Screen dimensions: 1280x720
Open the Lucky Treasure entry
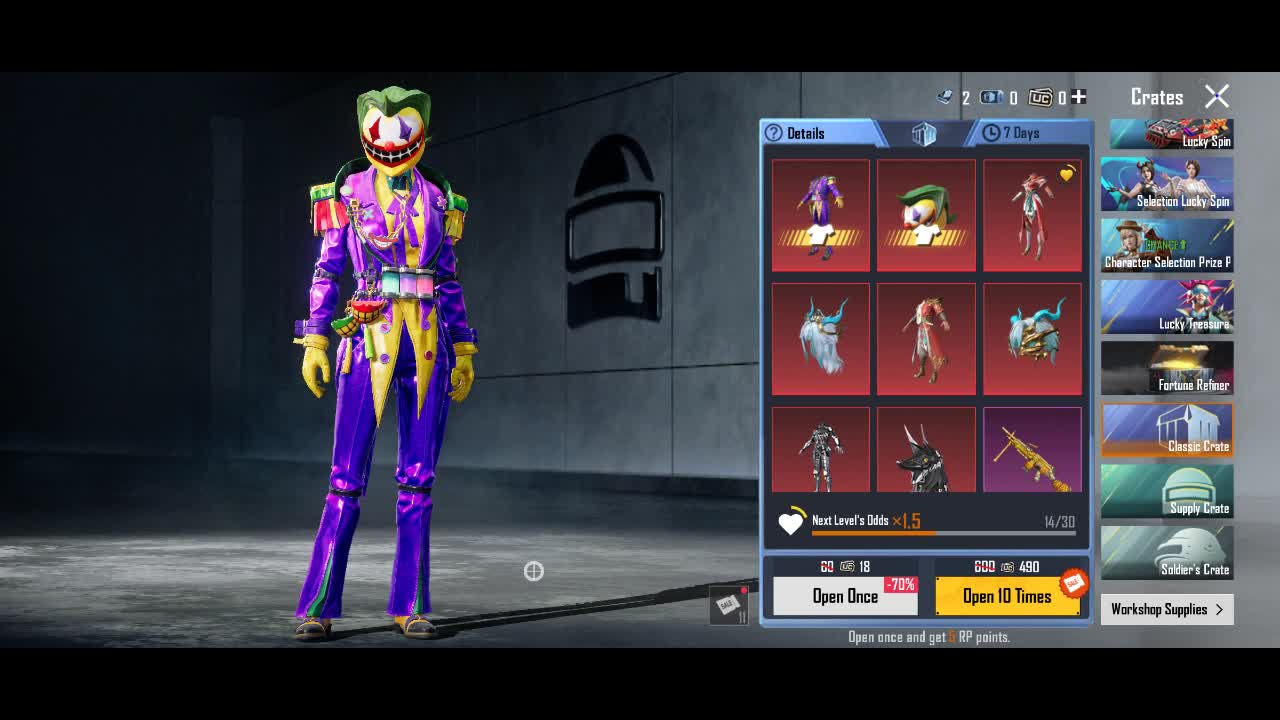[1167, 307]
